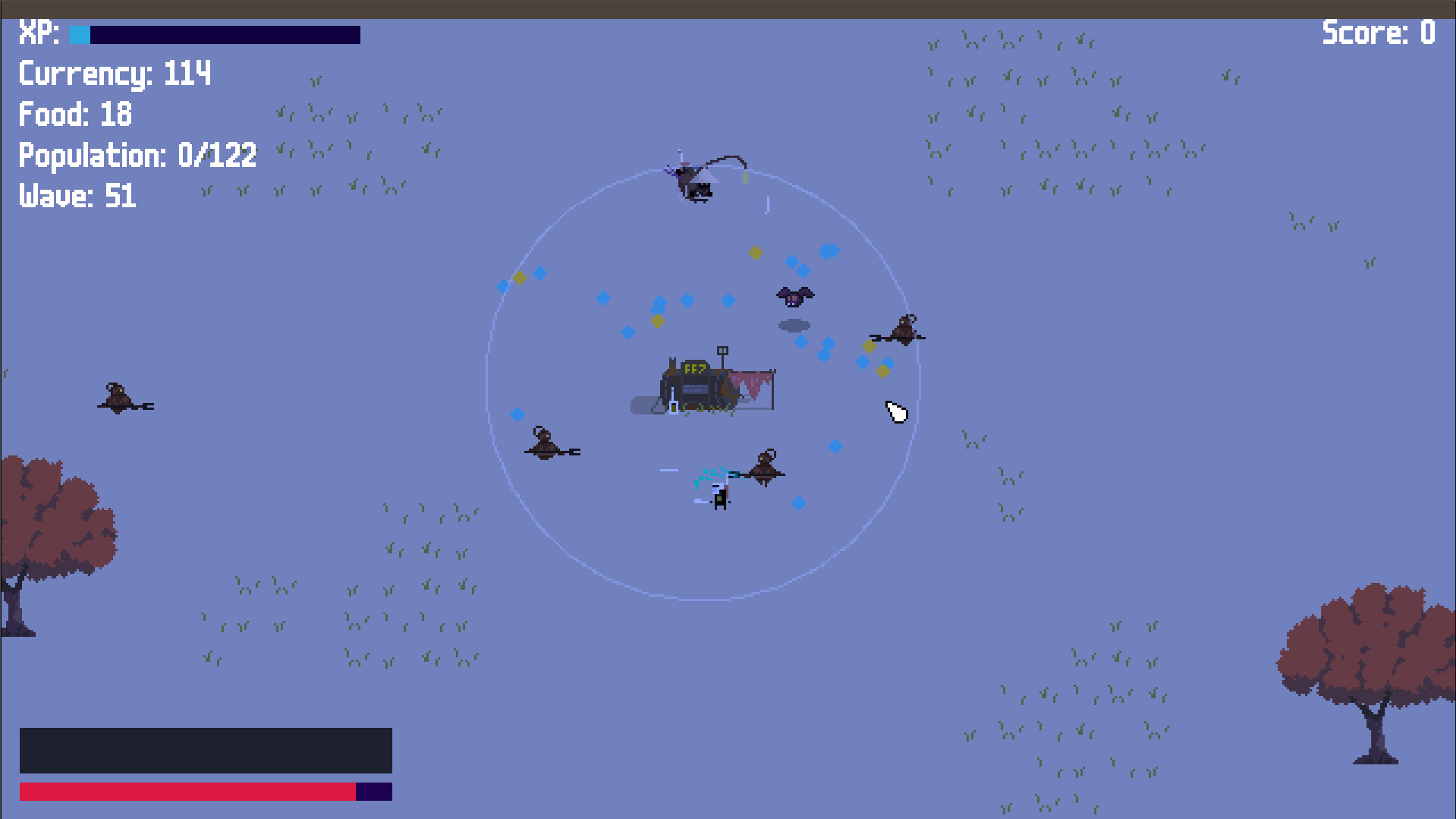Image resolution: width=1456 pixels, height=819 pixels.
Task: Click the Food: 18 label
Action: [x=74, y=114]
